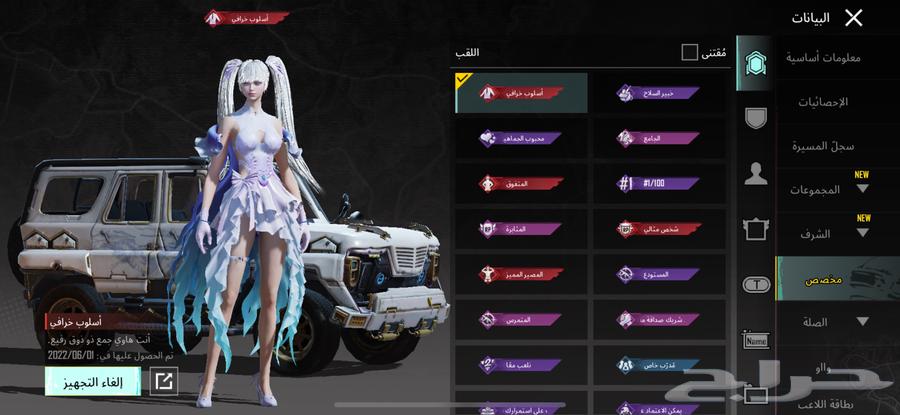The image size is (900, 415).
Task: Toggle the مُقتنى owned-only checkbox
Action: tap(689, 52)
